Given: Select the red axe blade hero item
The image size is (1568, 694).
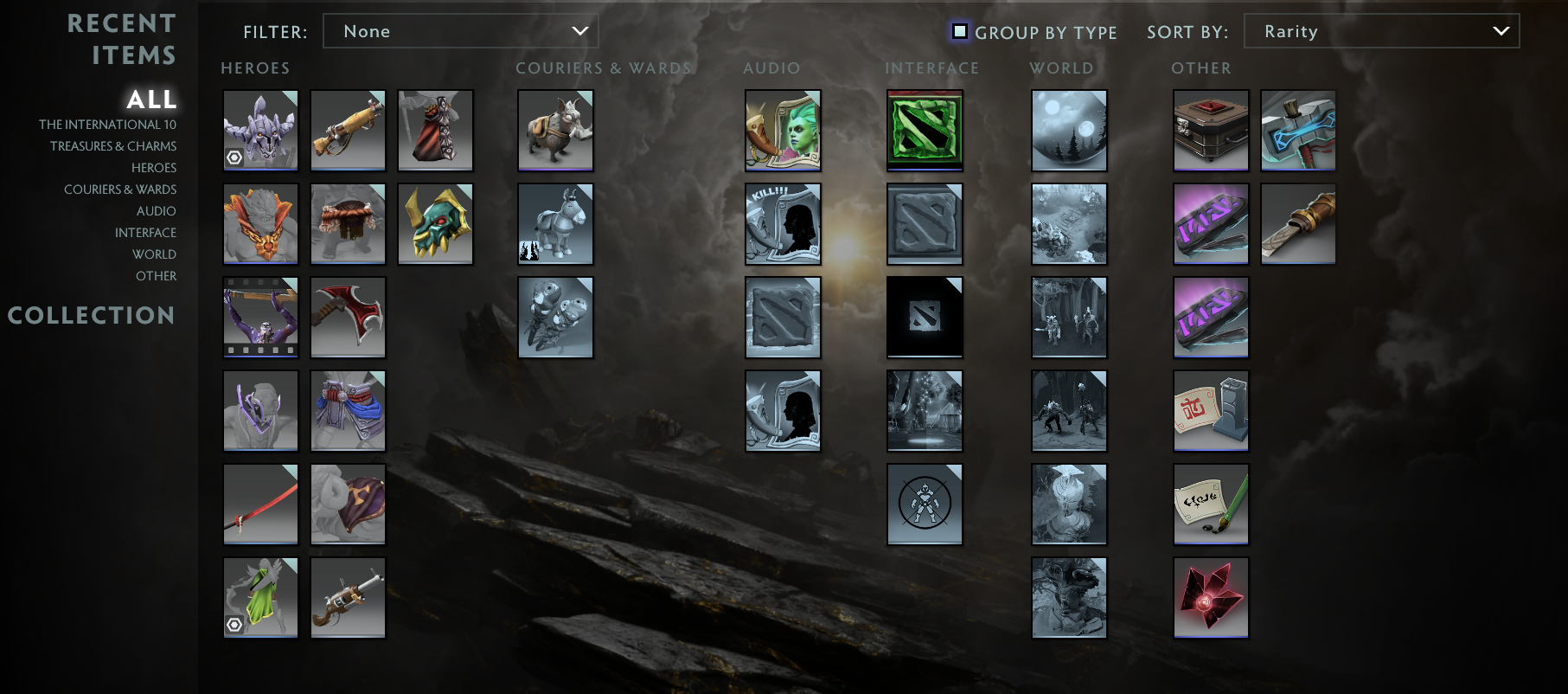Looking at the screenshot, I should (x=348, y=317).
